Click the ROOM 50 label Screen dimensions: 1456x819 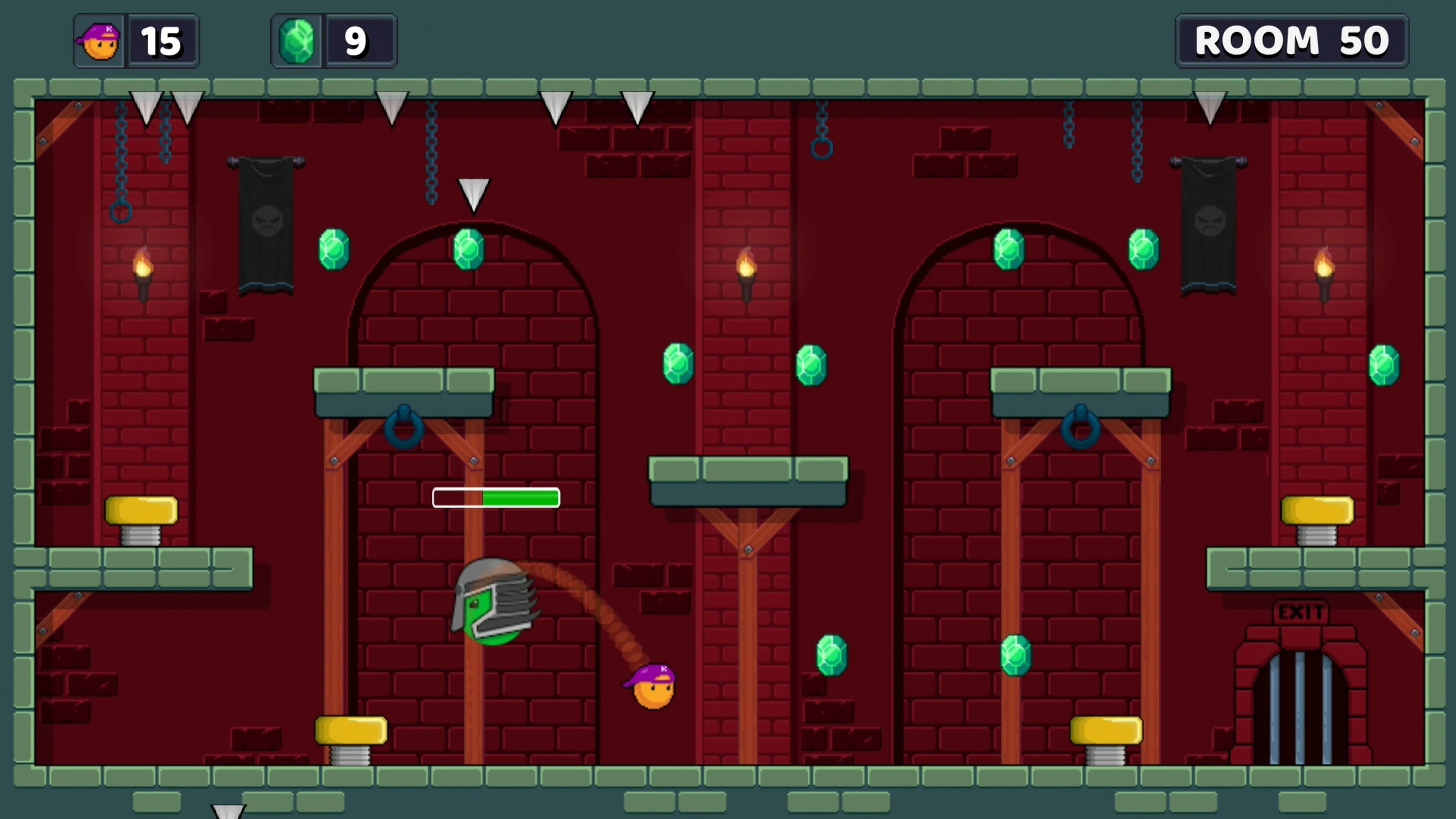click(x=1292, y=40)
